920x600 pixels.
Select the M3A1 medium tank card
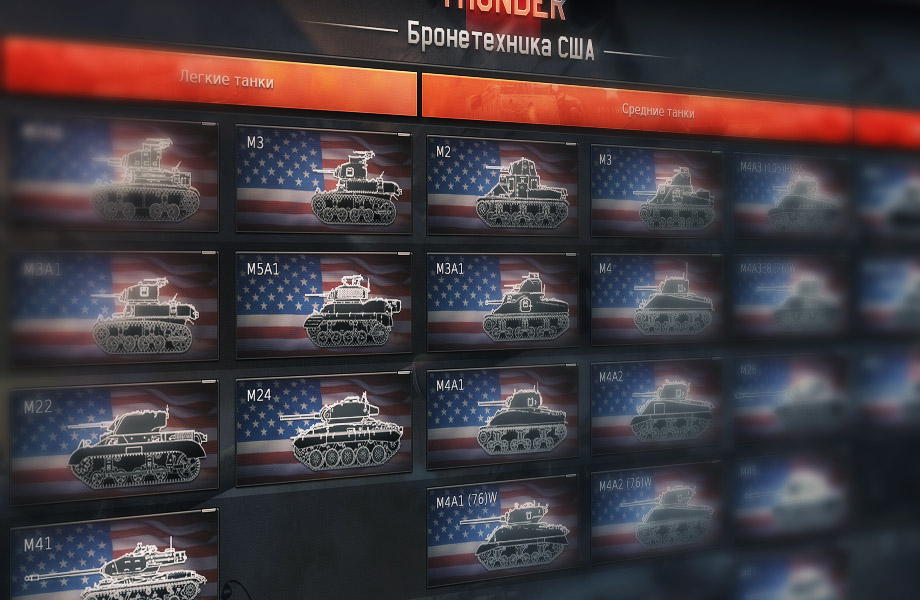502,301
